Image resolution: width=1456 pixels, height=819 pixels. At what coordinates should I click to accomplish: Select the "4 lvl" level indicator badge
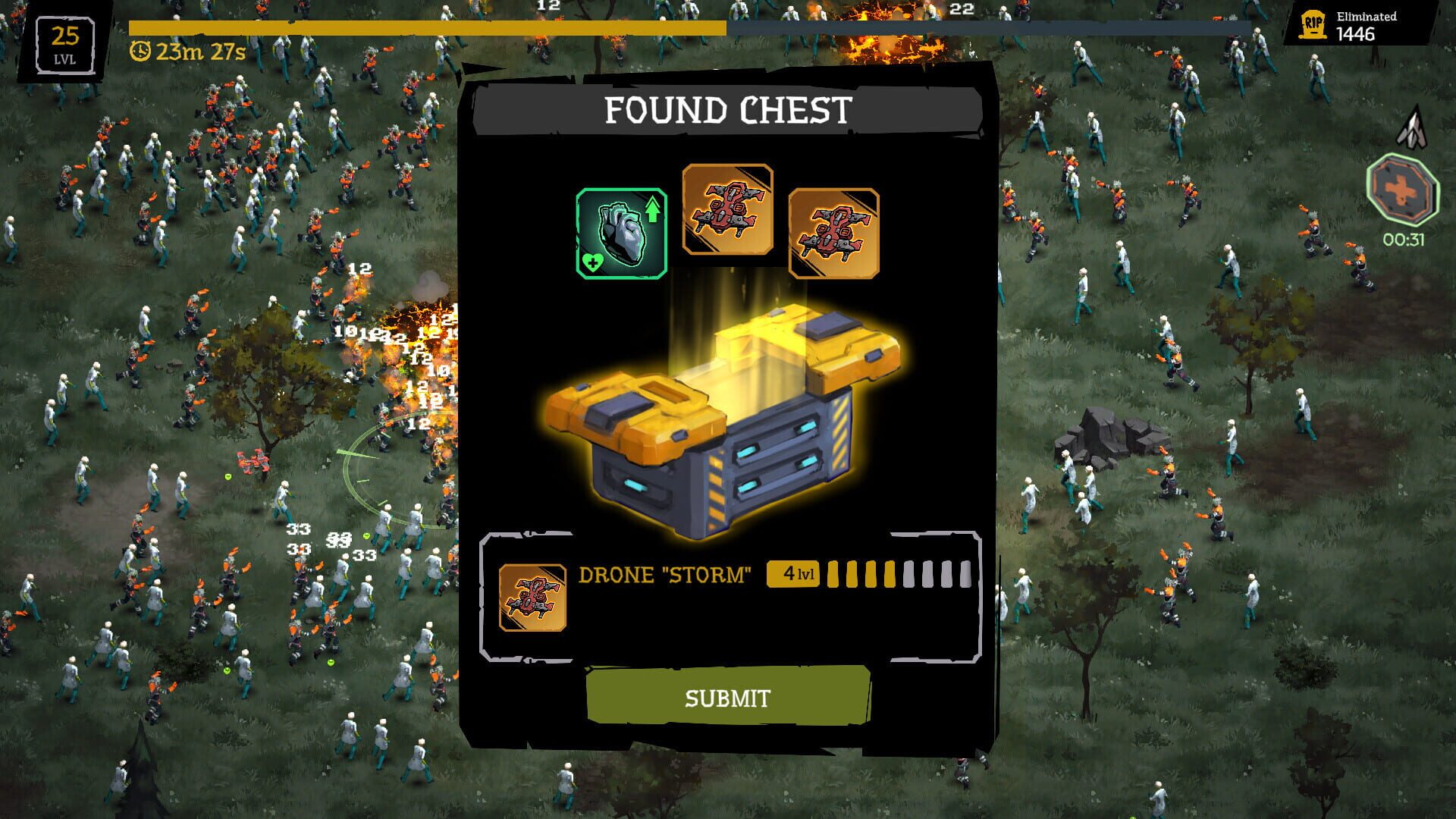click(x=792, y=573)
